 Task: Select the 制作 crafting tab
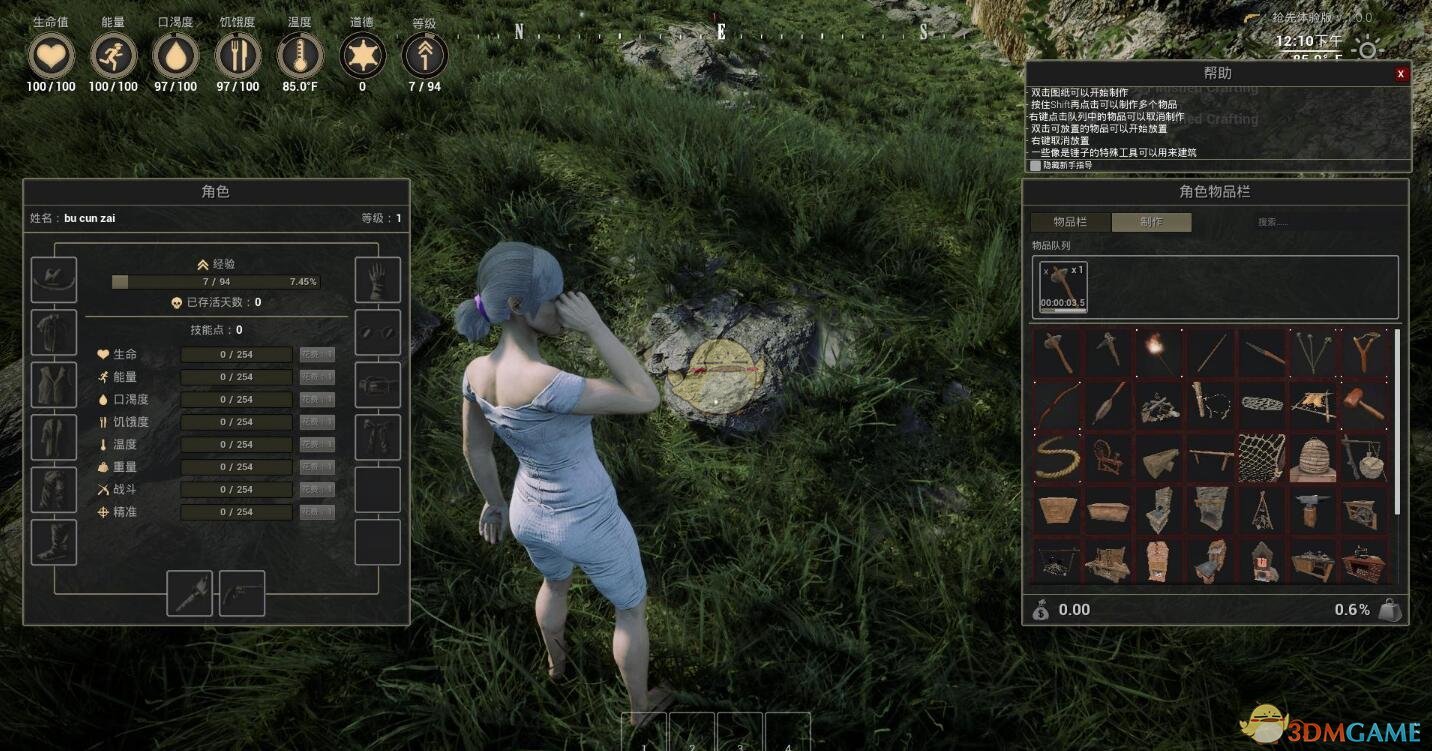[1151, 222]
